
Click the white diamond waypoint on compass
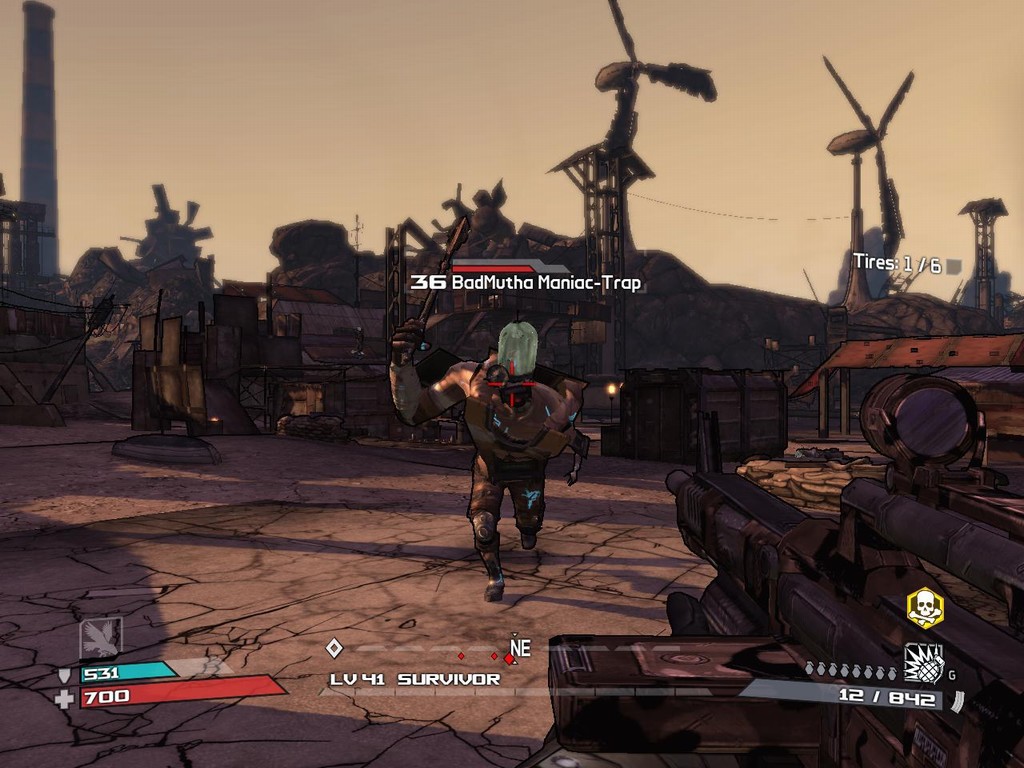click(335, 648)
